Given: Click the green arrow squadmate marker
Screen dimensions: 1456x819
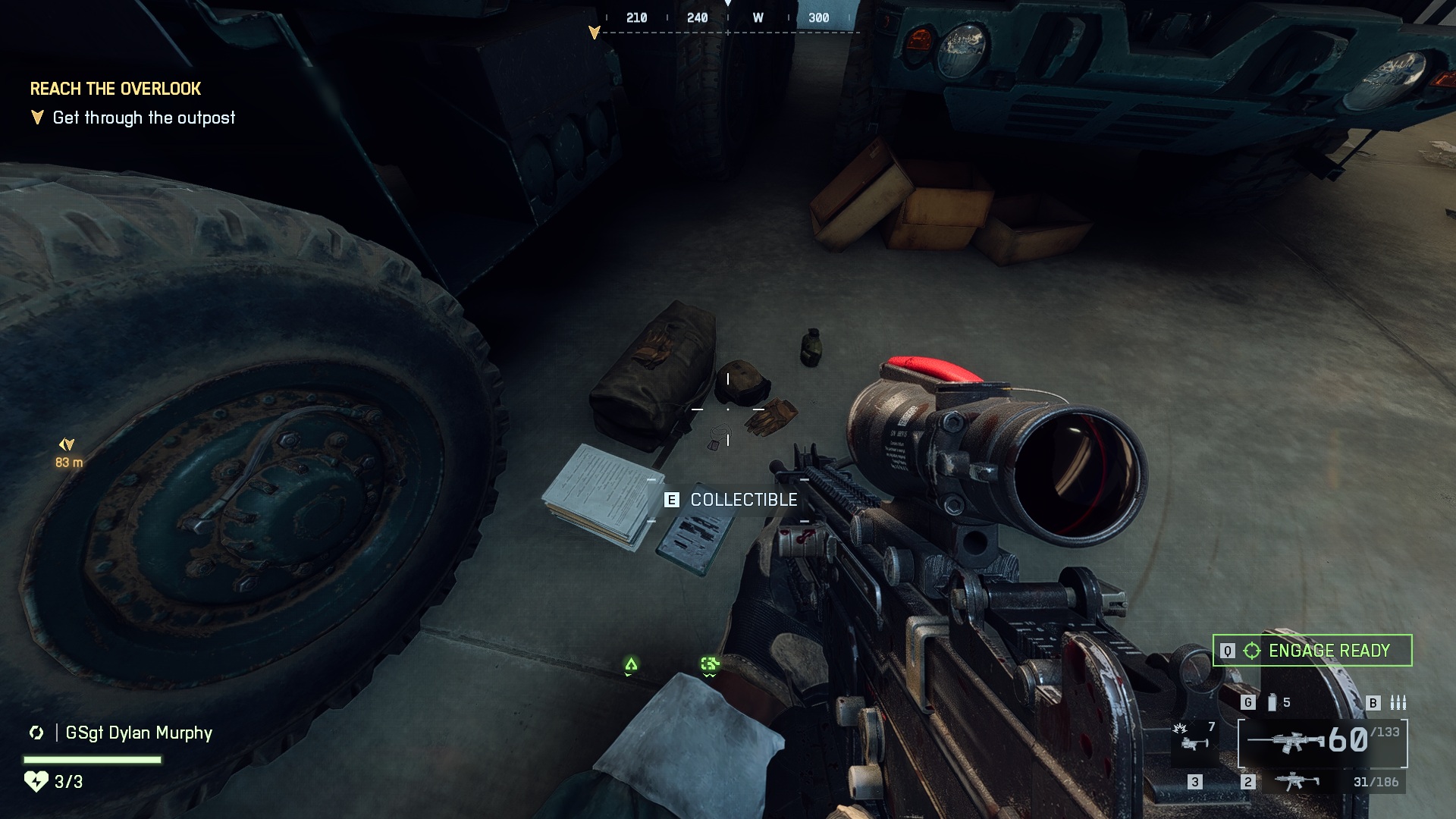Looking at the screenshot, I should point(631,665).
